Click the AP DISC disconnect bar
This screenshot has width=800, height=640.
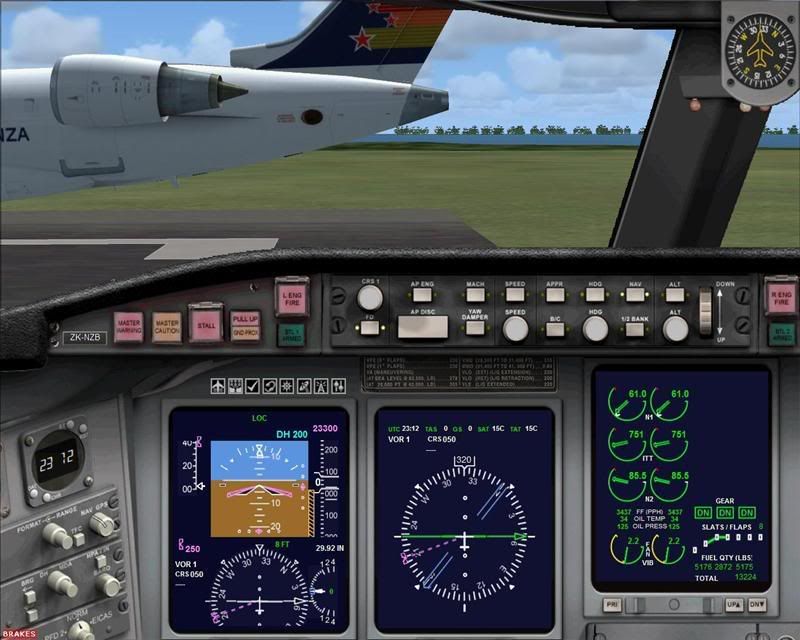click(x=421, y=325)
